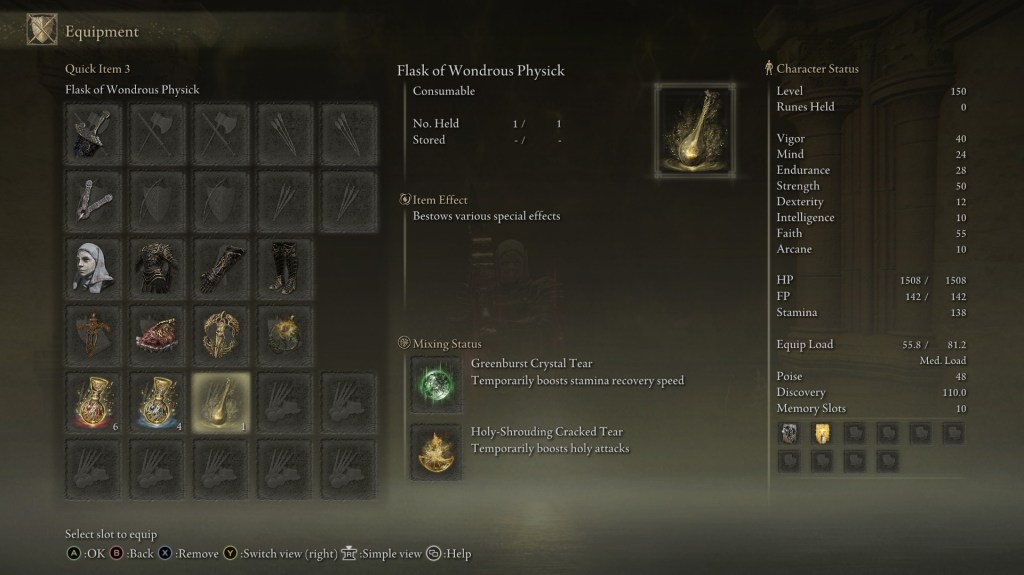The image size is (1024, 575).
Task: Open the hooded helm armor slot
Action: coord(95,265)
